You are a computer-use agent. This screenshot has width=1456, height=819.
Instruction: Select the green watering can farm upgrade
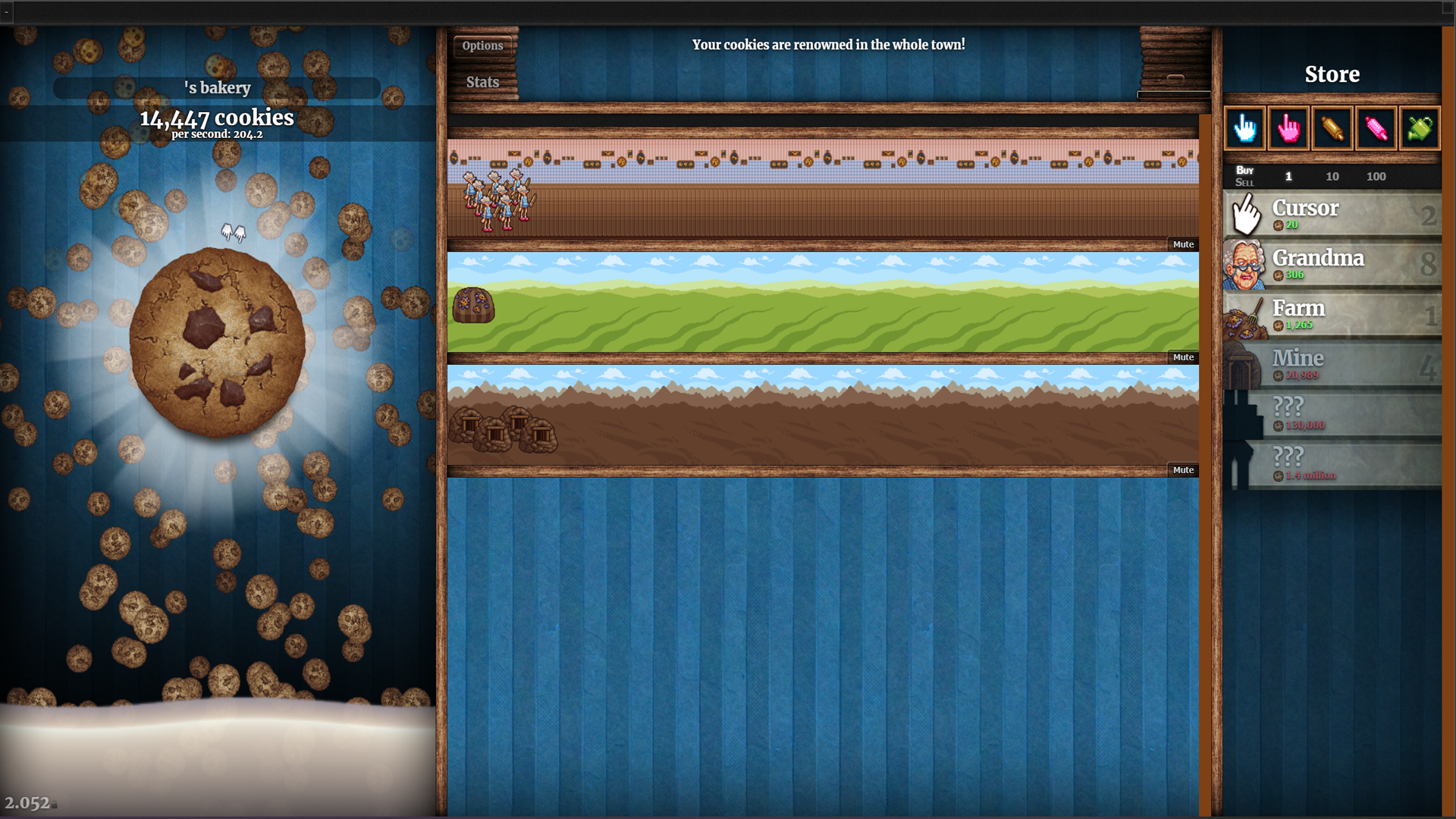point(1420,128)
